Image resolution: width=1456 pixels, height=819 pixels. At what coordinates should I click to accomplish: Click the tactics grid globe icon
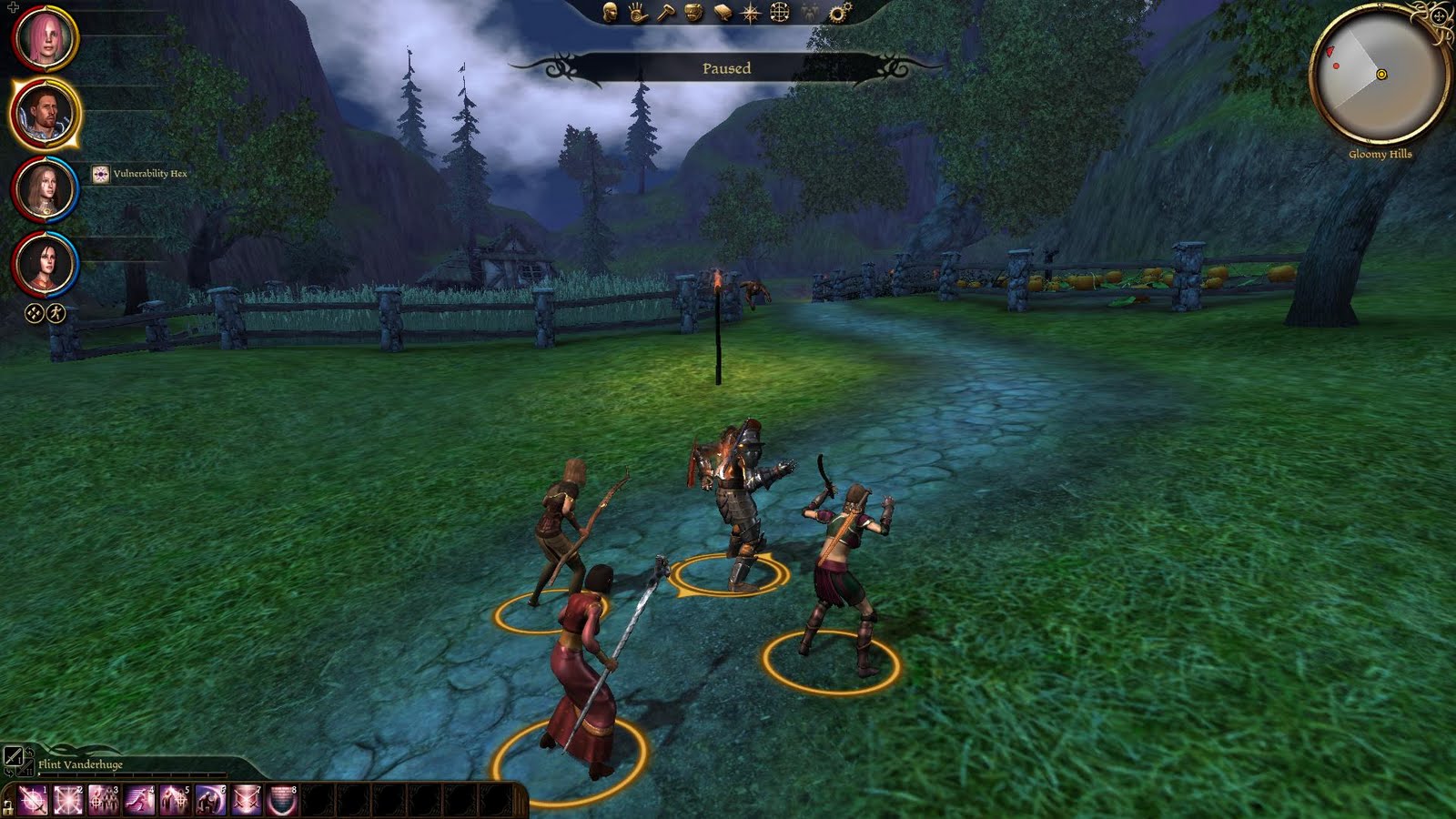[x=780, y=12]
